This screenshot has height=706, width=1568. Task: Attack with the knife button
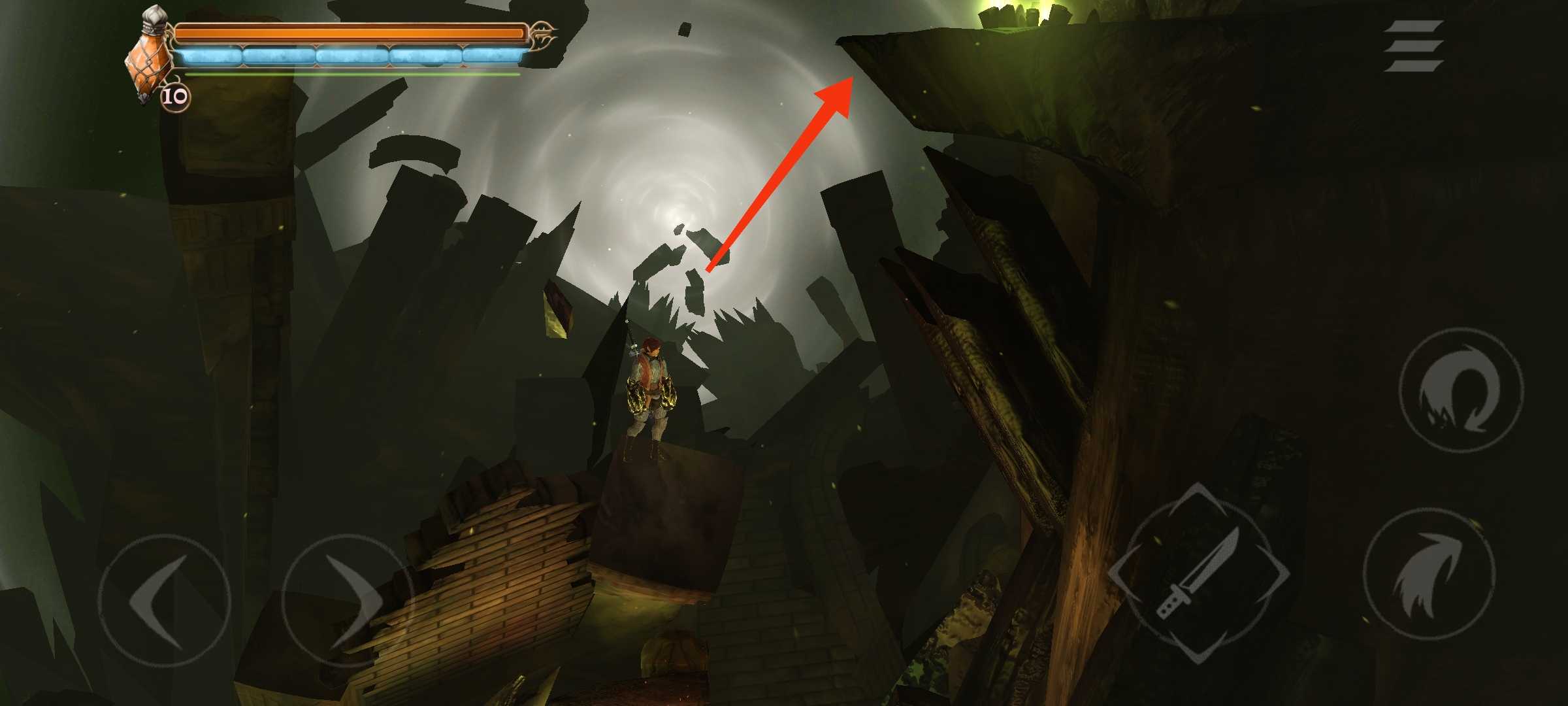click(1199, 575)
